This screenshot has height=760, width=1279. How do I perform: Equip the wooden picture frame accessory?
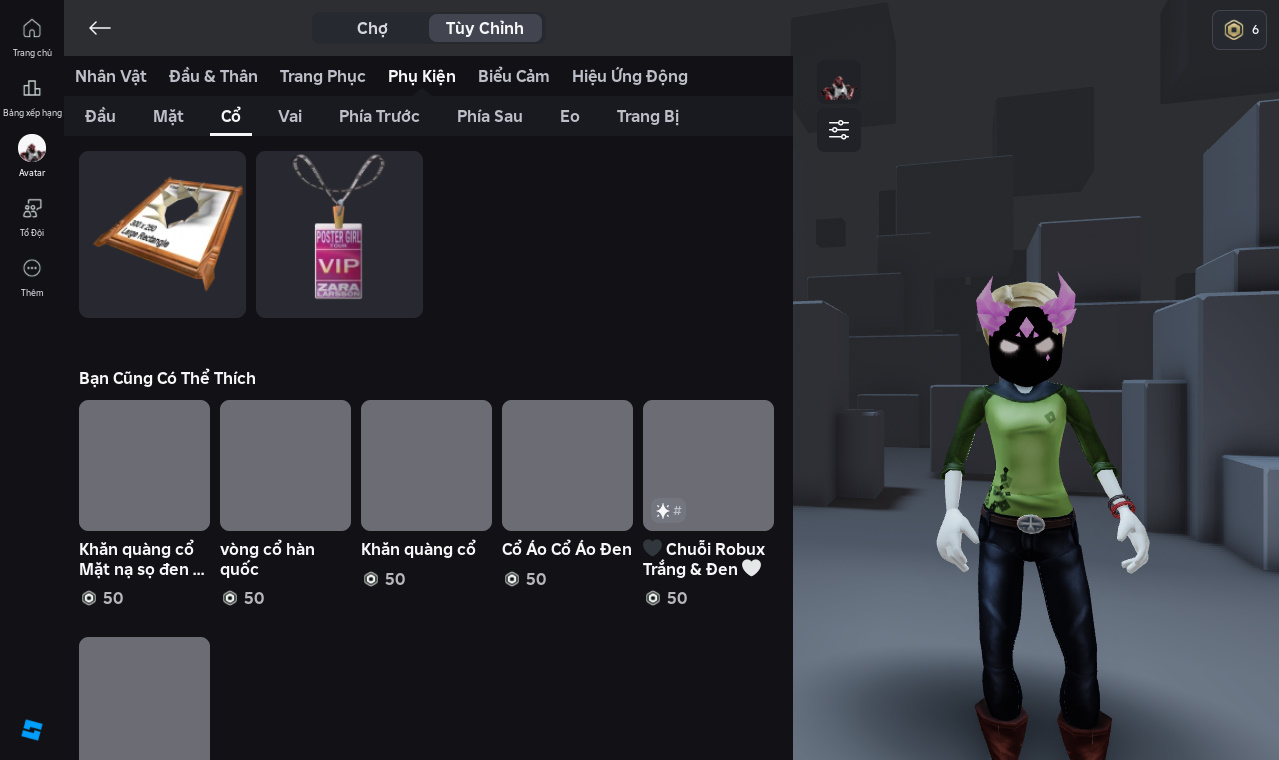162,234
